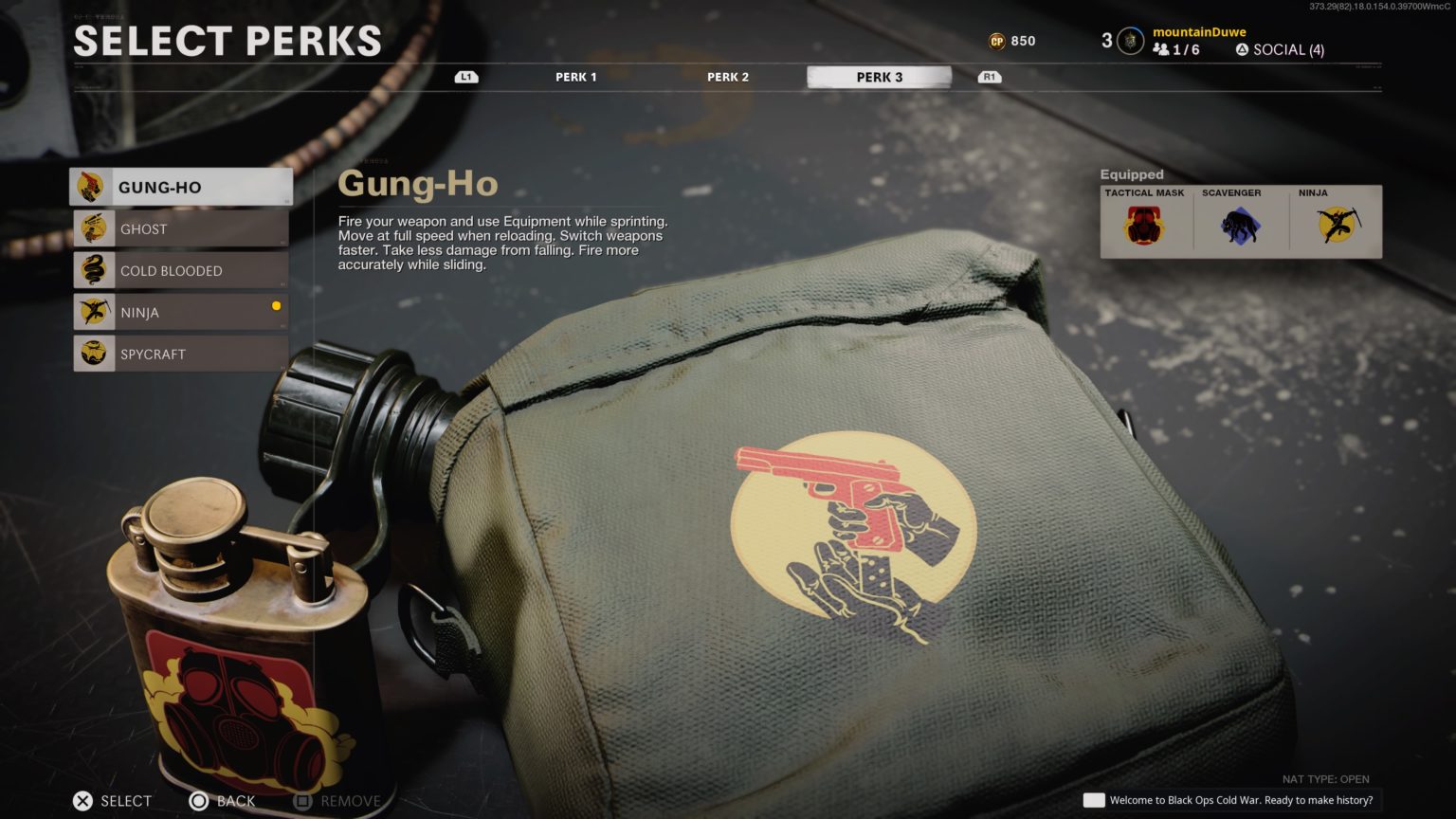Click the party members 1/6 indicator
Viewport: 1456px width, 819px height.
point(1178,48)
